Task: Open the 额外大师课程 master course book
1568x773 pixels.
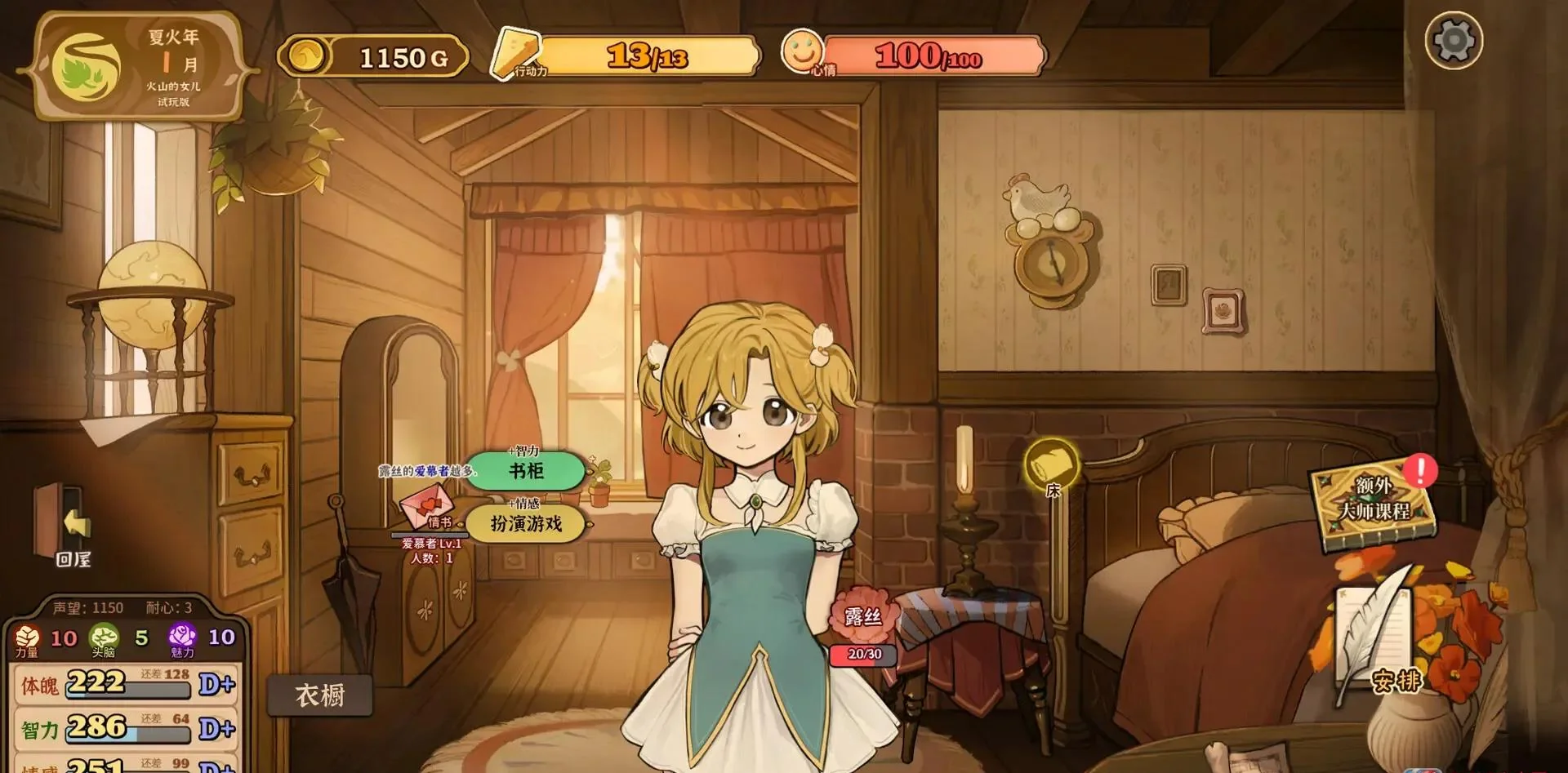Action: coord(1373,500)
